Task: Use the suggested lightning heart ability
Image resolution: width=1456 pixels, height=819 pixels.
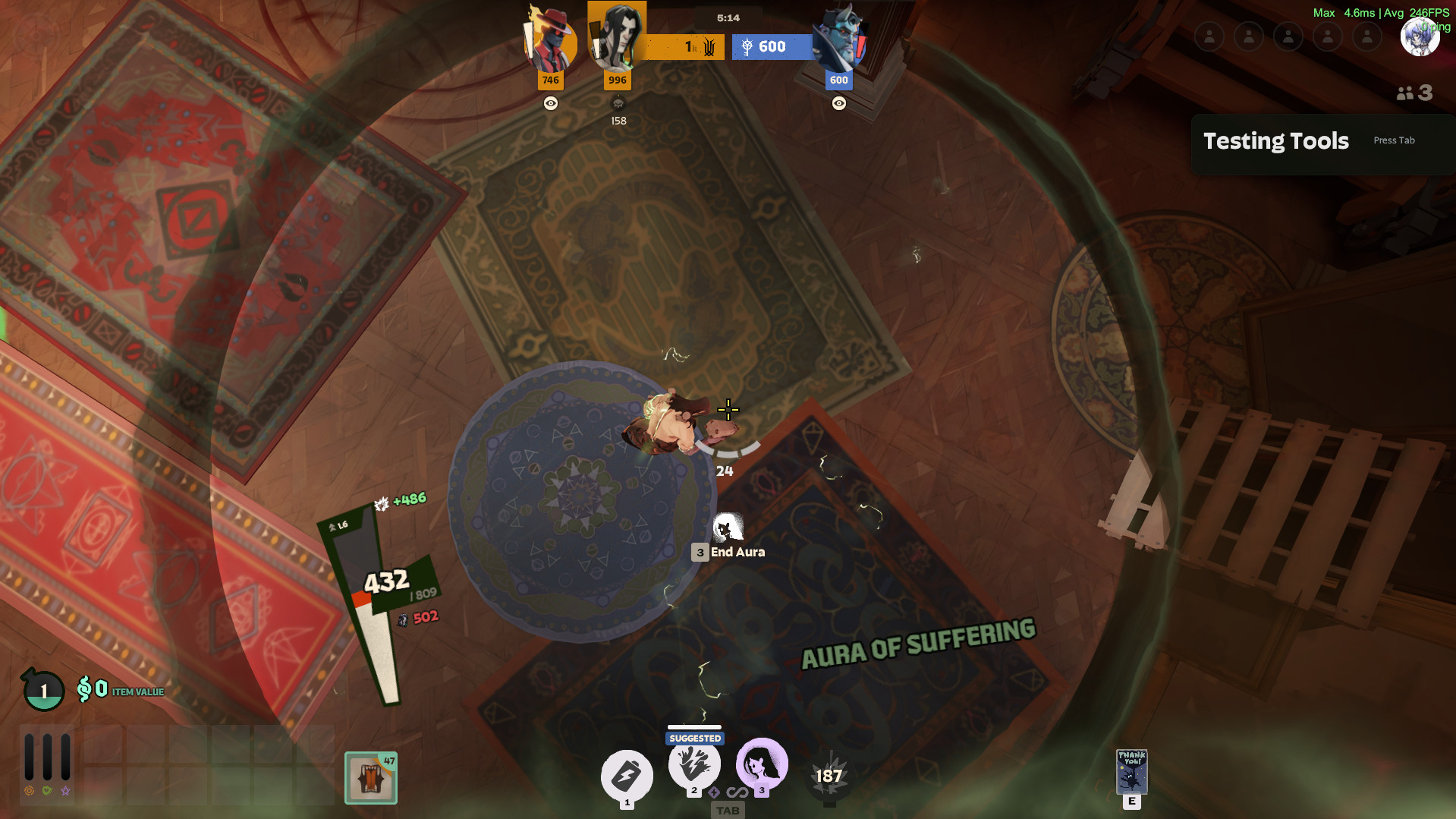Action: click(693, 765)
